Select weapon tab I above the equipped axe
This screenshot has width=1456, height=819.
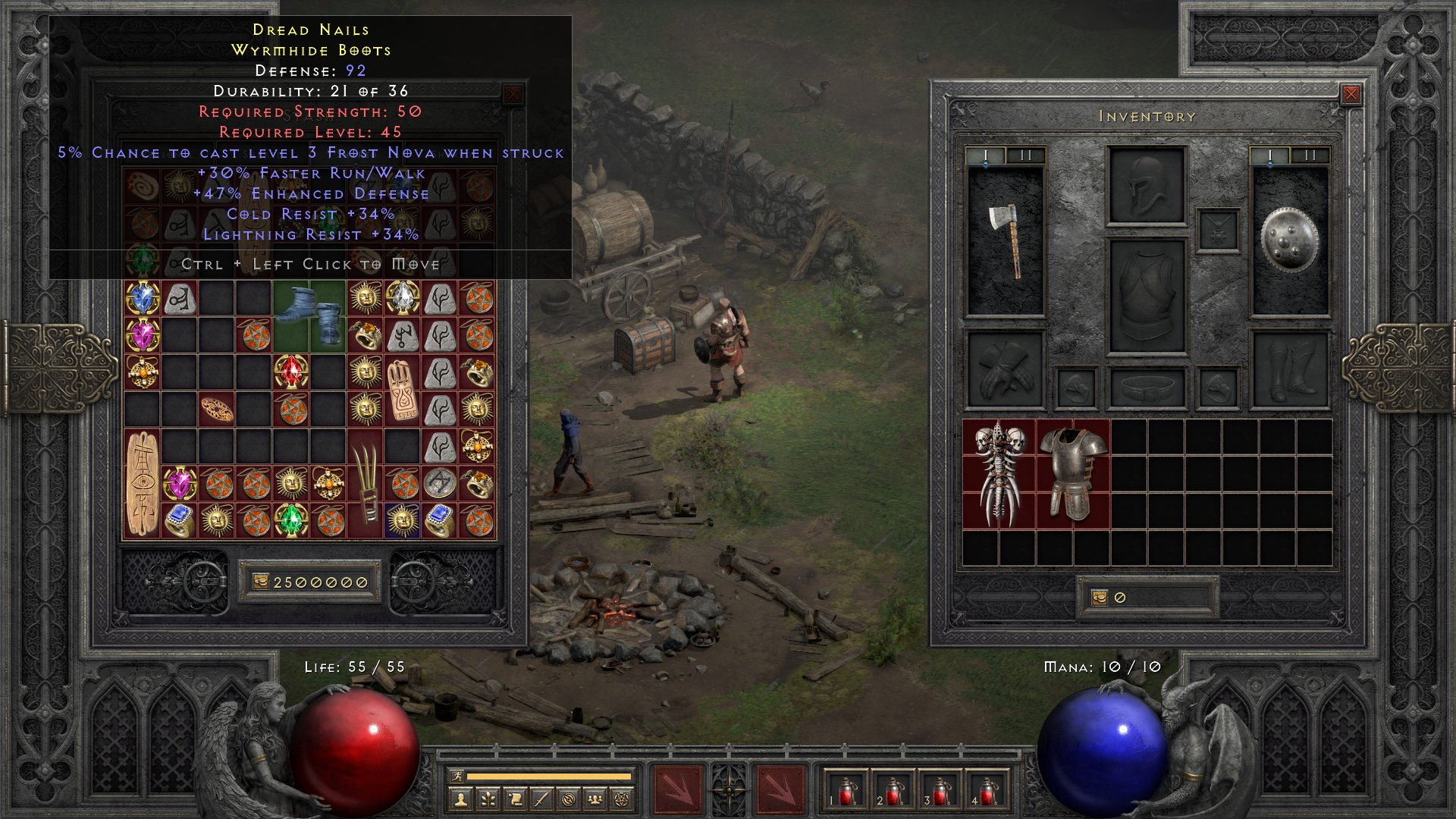click(x=985, y=155)
